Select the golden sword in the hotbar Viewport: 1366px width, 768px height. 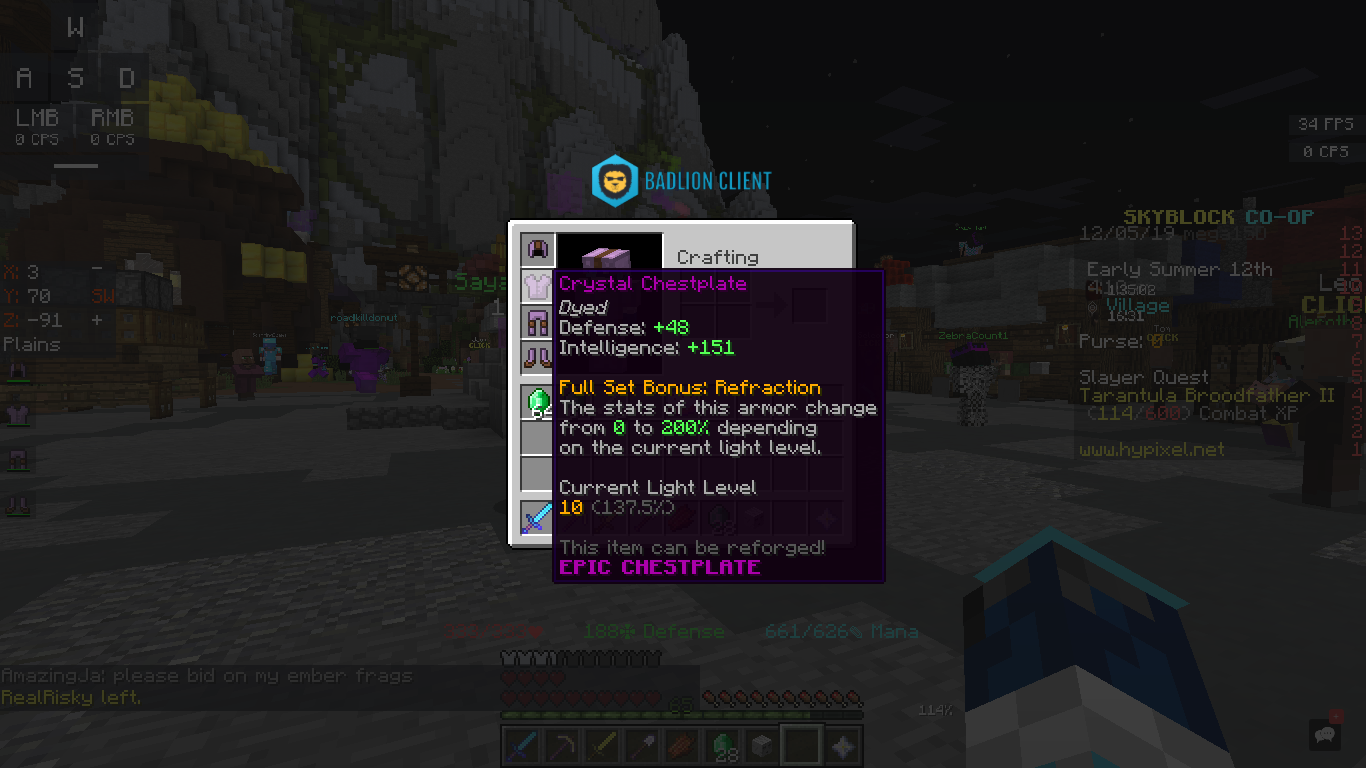coord(601,745)
